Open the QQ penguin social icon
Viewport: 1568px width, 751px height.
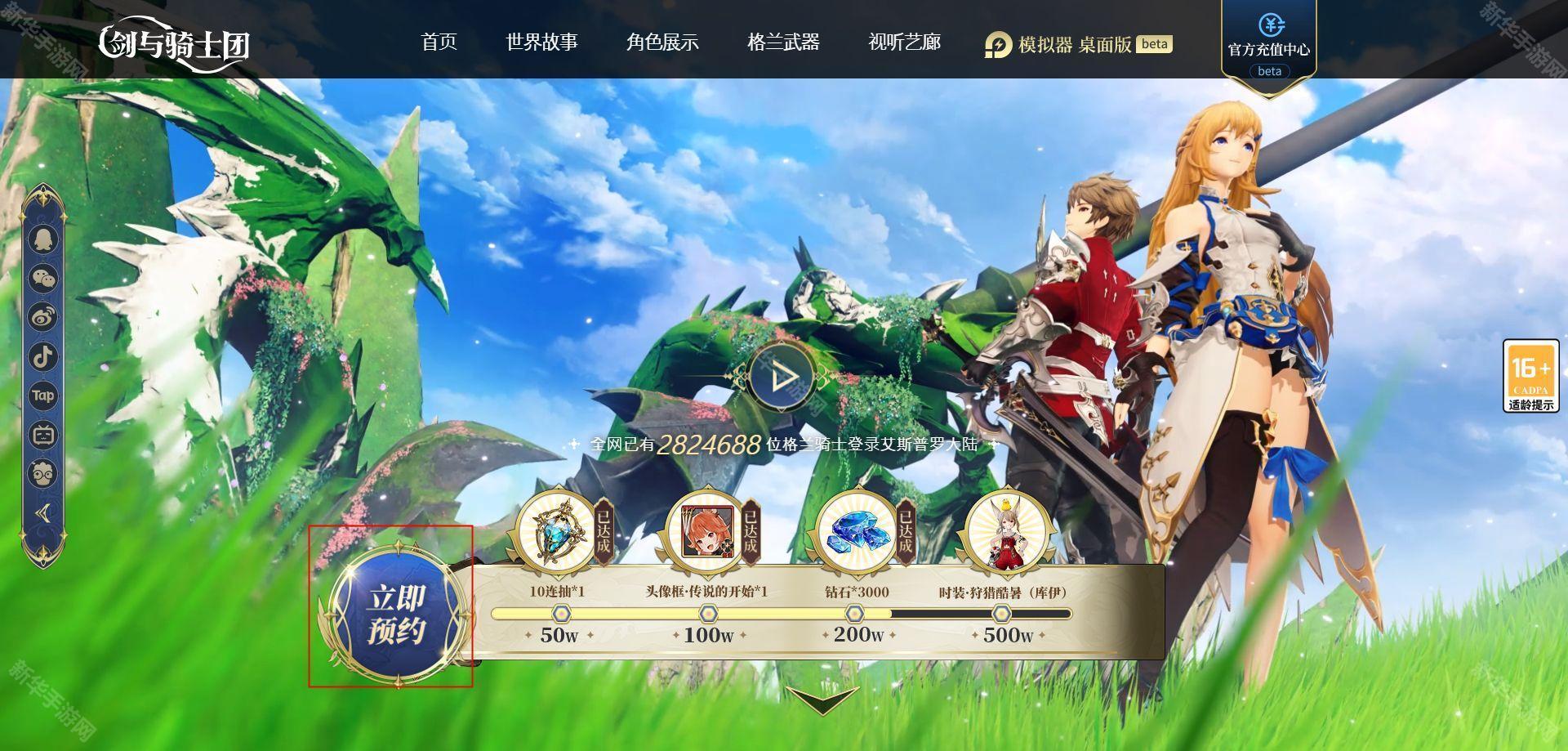[x=43, y=239]
